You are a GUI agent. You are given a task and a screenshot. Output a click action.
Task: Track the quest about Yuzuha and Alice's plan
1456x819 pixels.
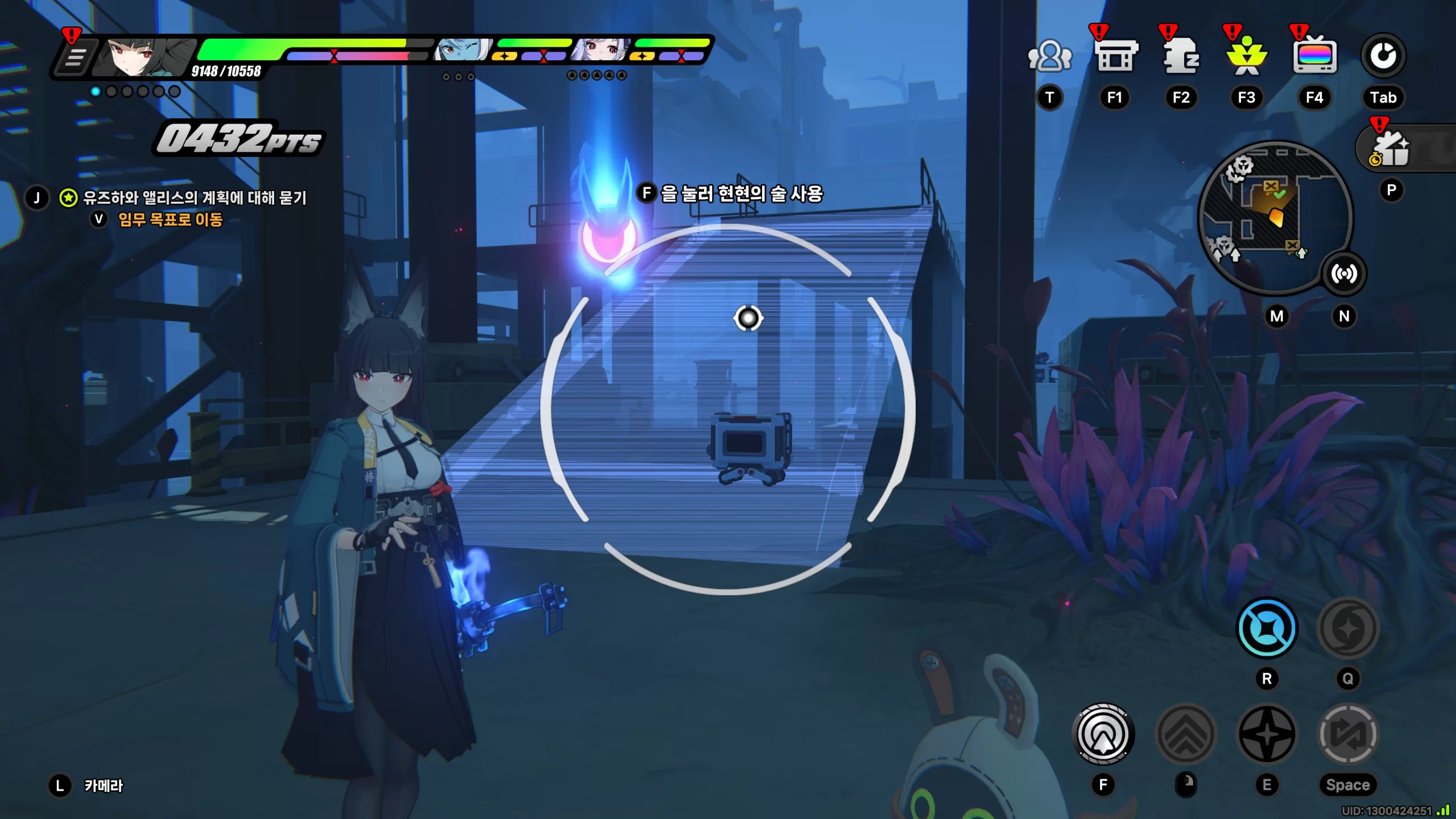click(x=195, y=198)
